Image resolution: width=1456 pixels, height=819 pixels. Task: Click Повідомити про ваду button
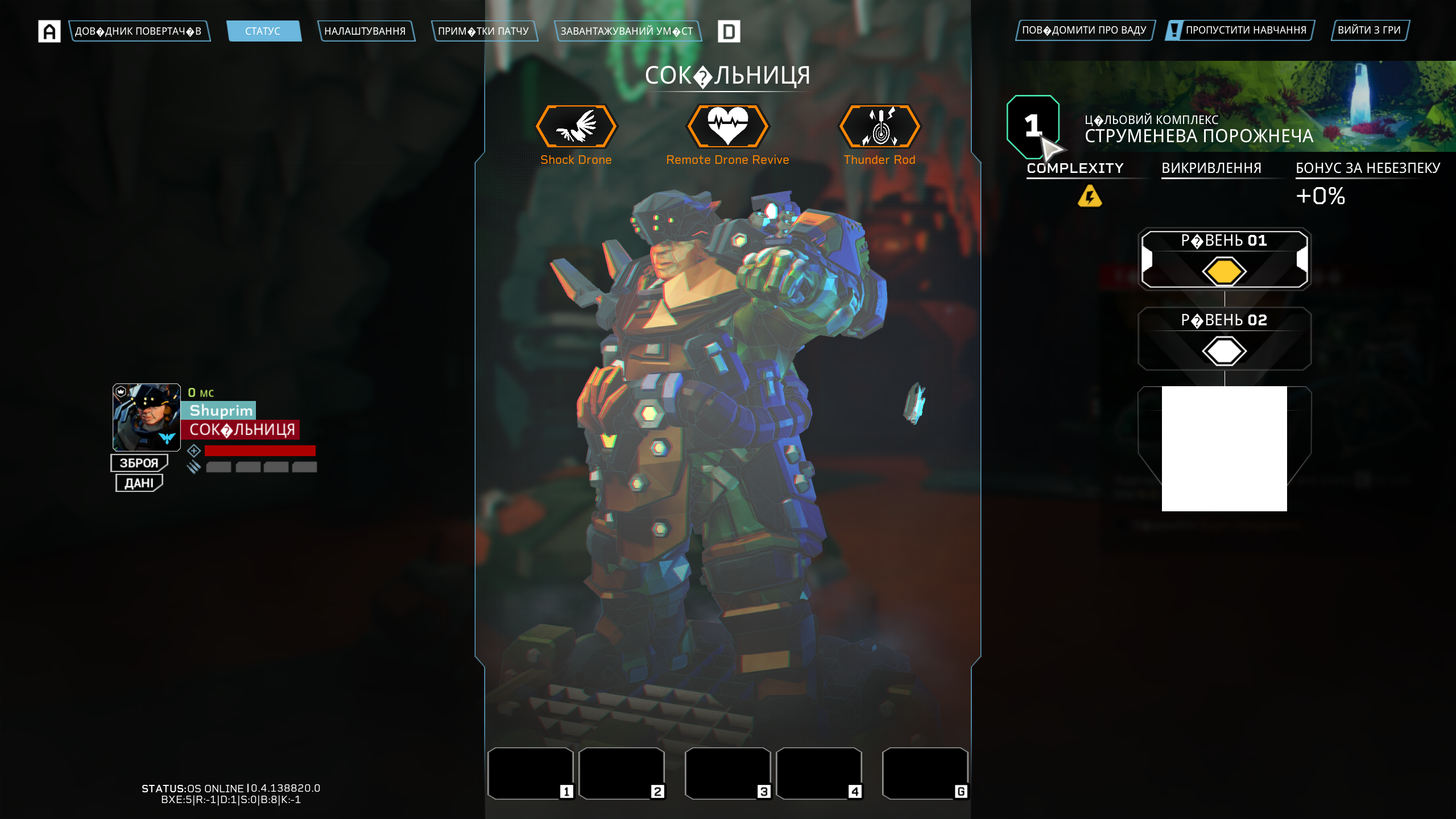pos(1084,30)
